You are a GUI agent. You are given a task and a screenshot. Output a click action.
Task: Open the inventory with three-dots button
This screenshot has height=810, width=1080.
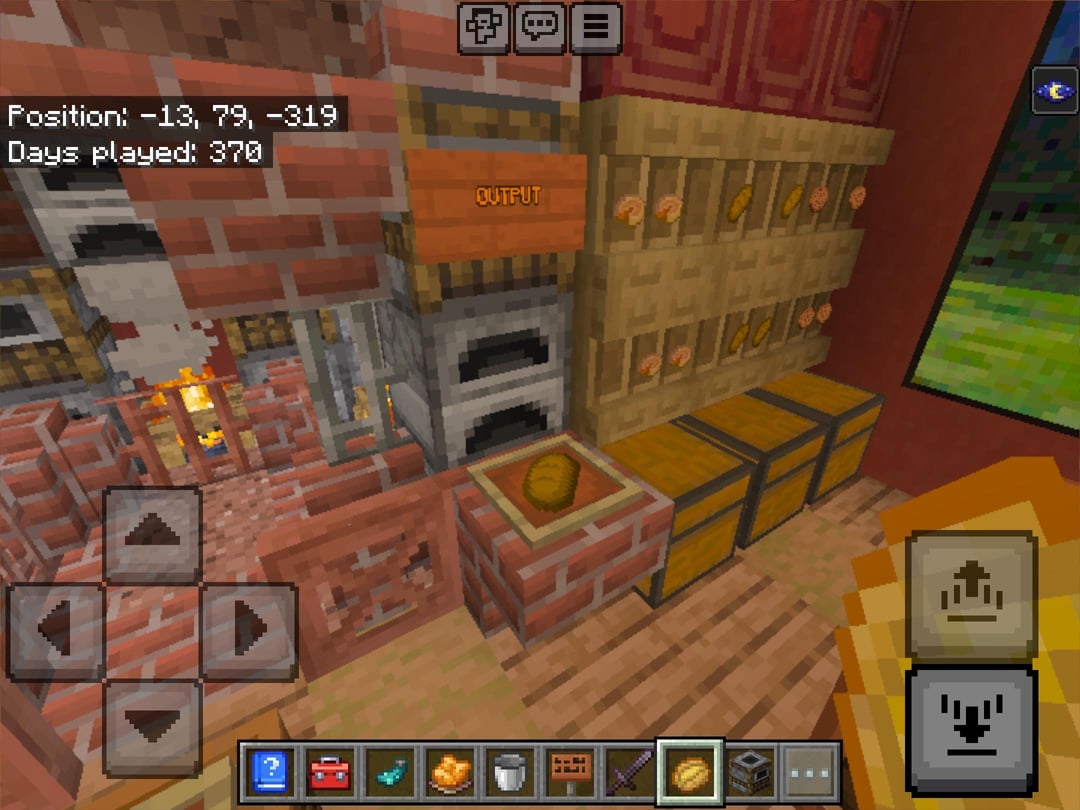point(809,773)
